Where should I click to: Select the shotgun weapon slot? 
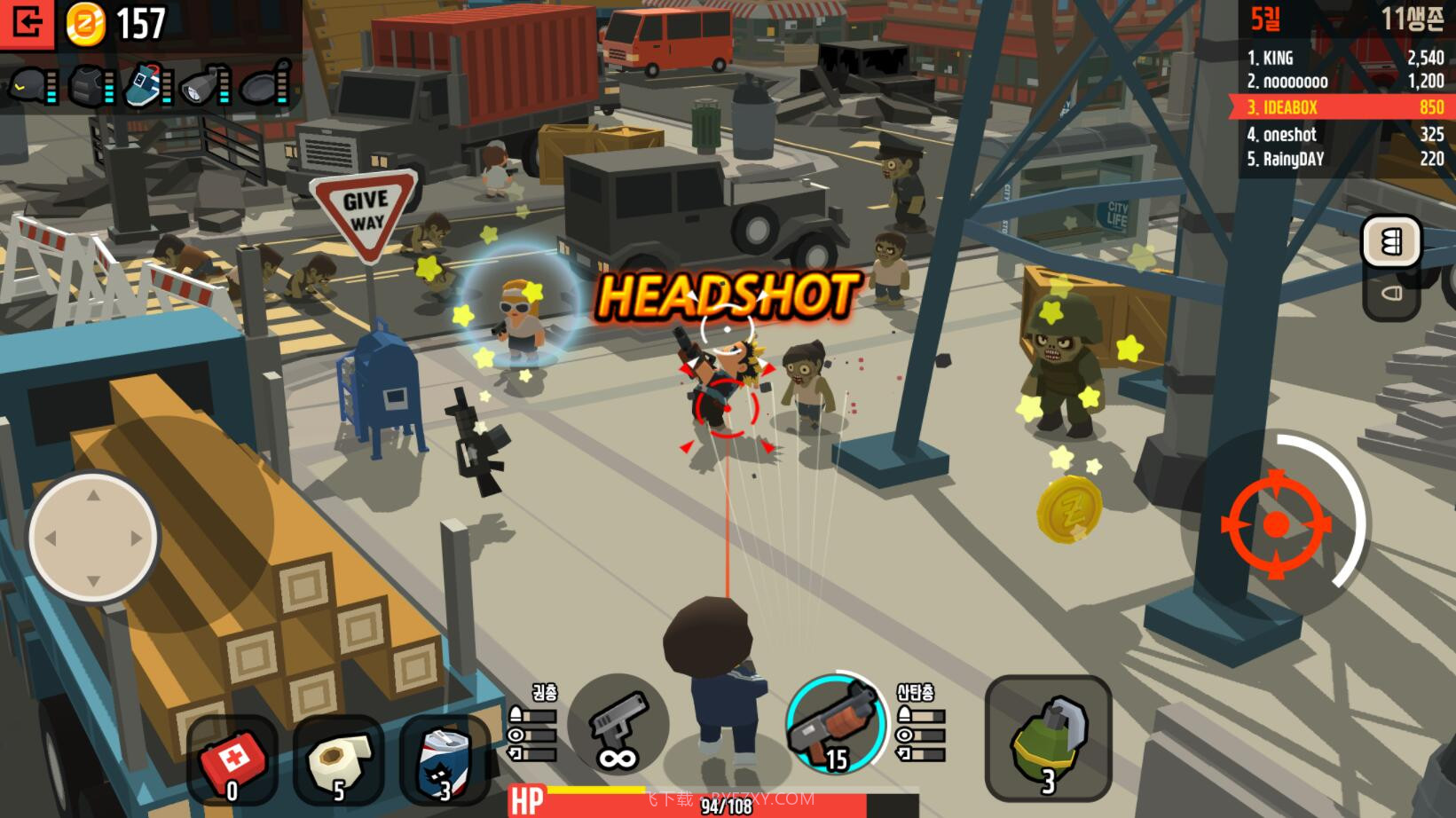click(835, 725)
